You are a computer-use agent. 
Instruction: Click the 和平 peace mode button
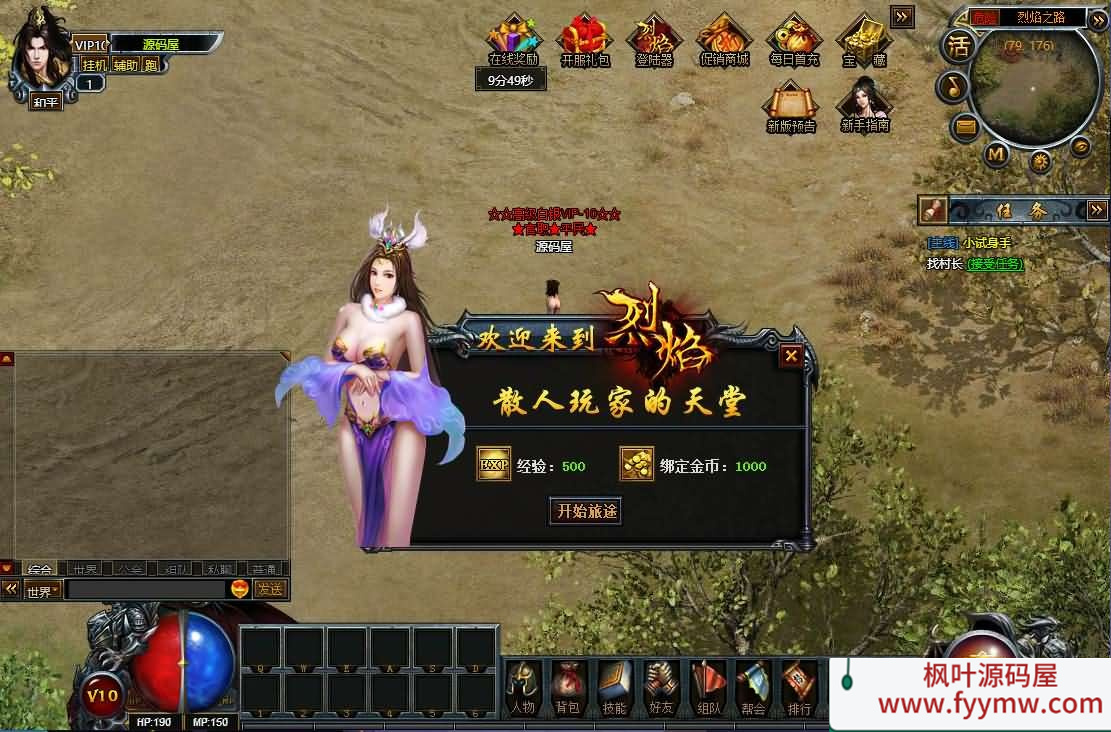click(x=46, y=102)
